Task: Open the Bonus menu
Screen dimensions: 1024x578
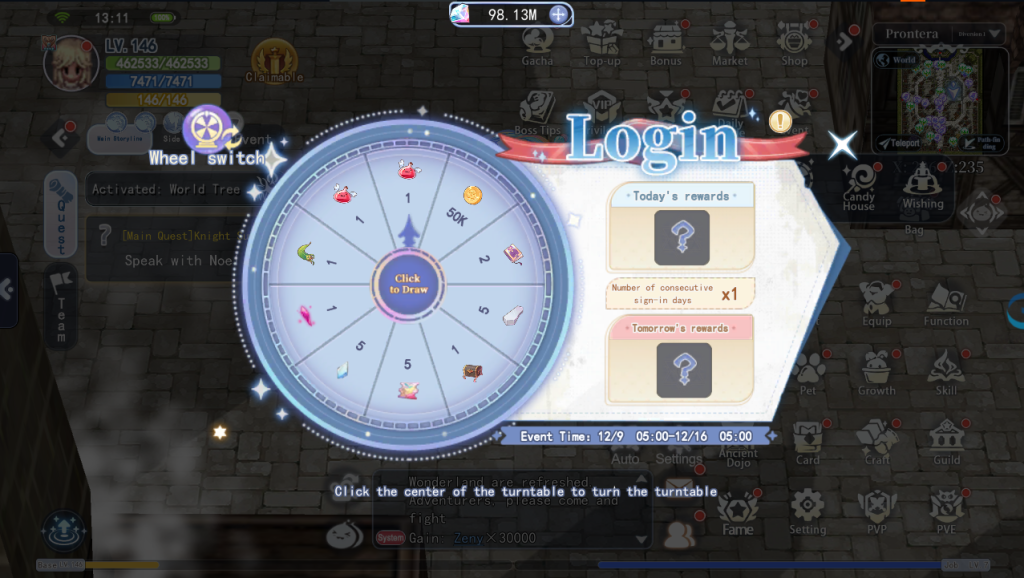Action: (x=665, y=44)
